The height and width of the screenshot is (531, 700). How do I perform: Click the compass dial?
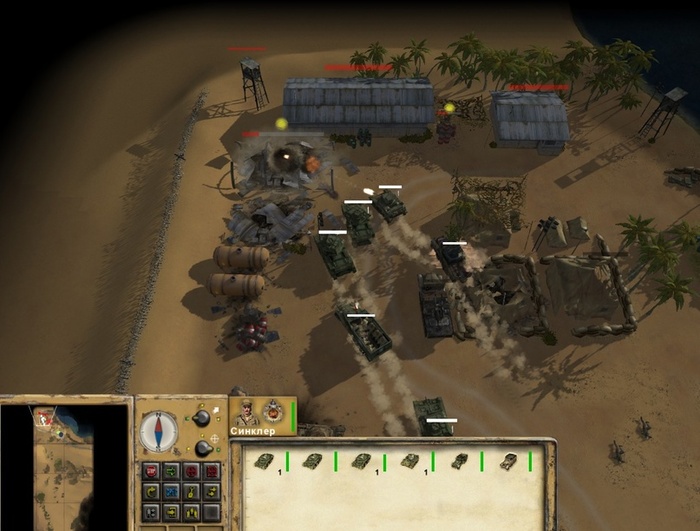pos(158,430)
